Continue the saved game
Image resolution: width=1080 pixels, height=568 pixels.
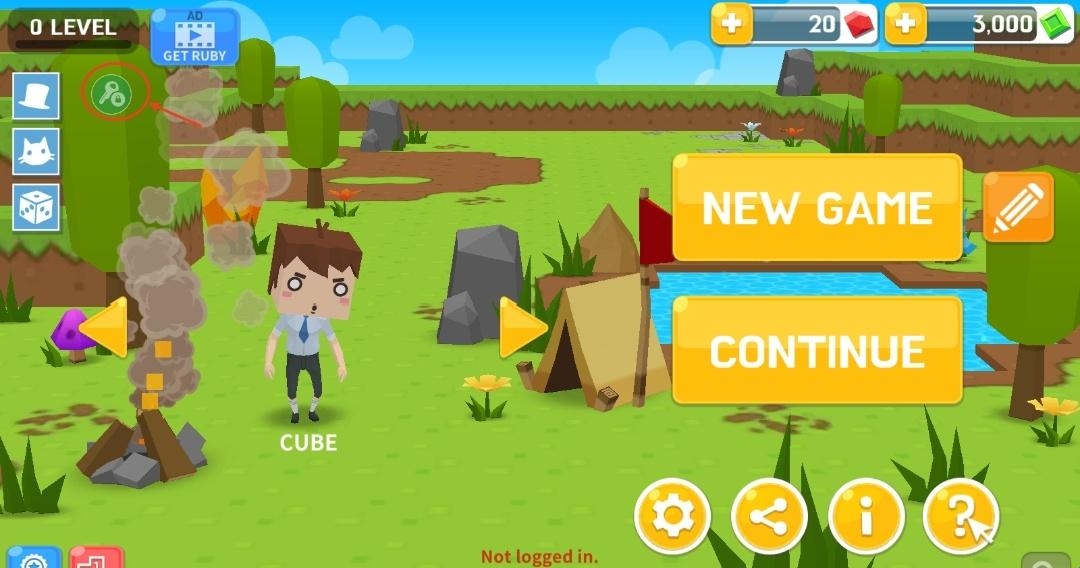point(817,351)
